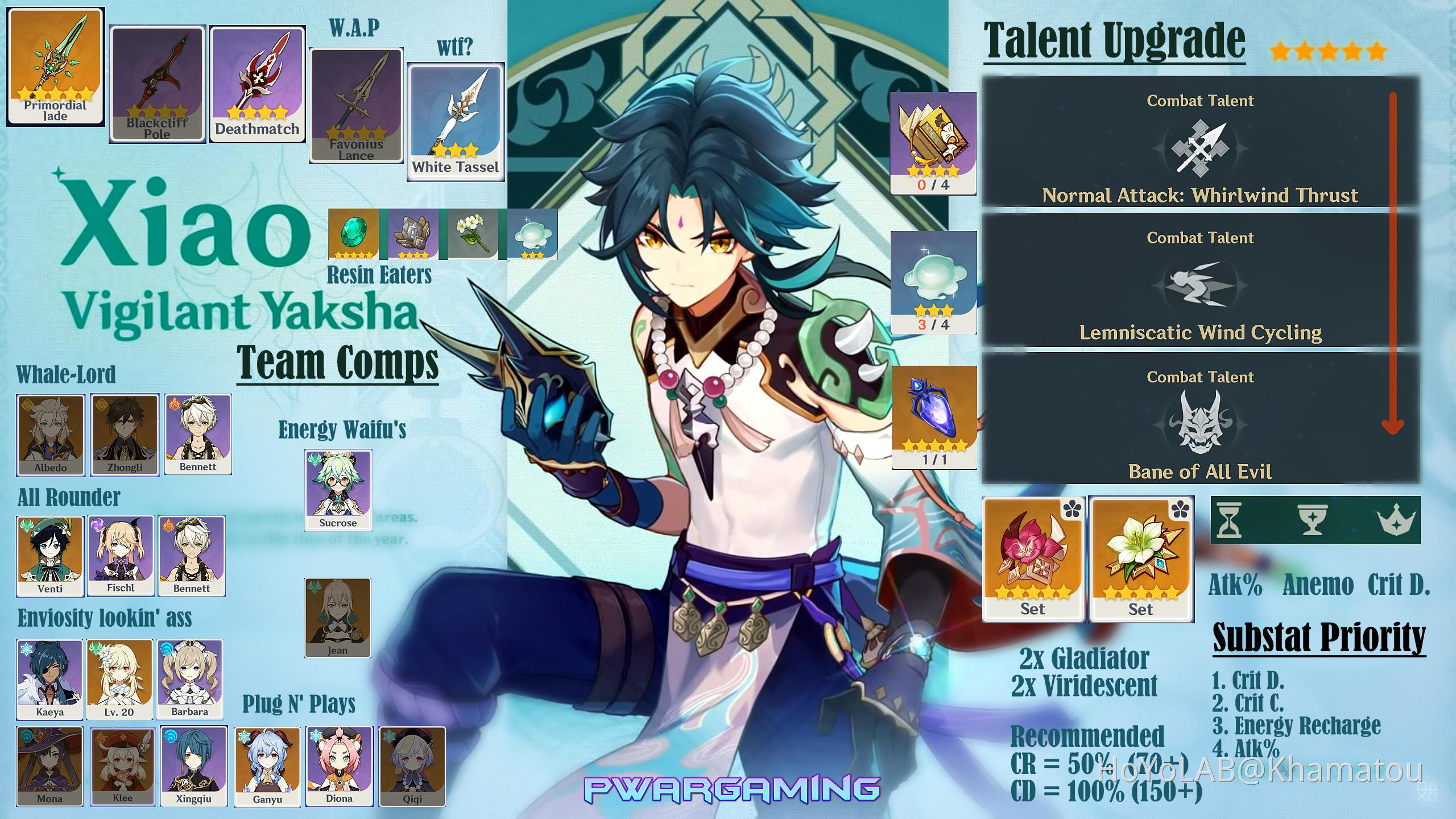Open the Plug N' Plays group
Viewport: 1456px width, 819px height.
[300, 704]
